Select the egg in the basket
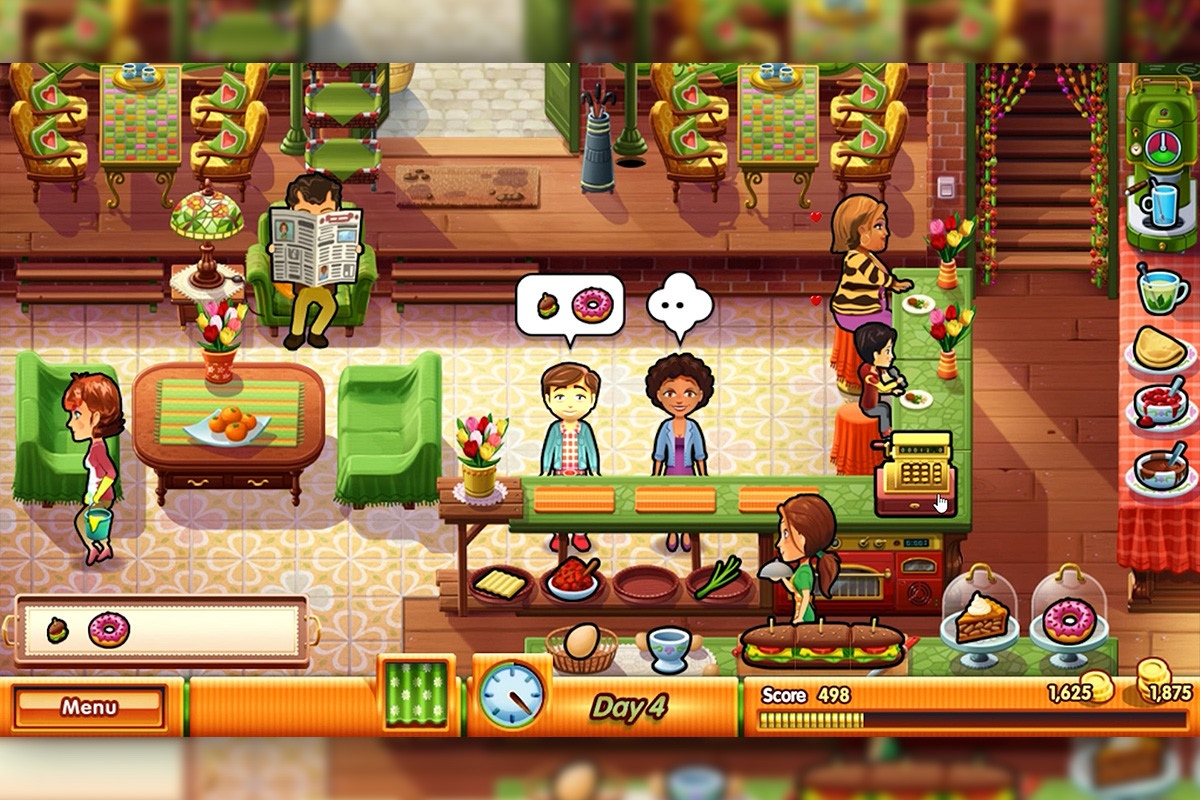Screen dimensions: 1200x800 tap(583, 641)
